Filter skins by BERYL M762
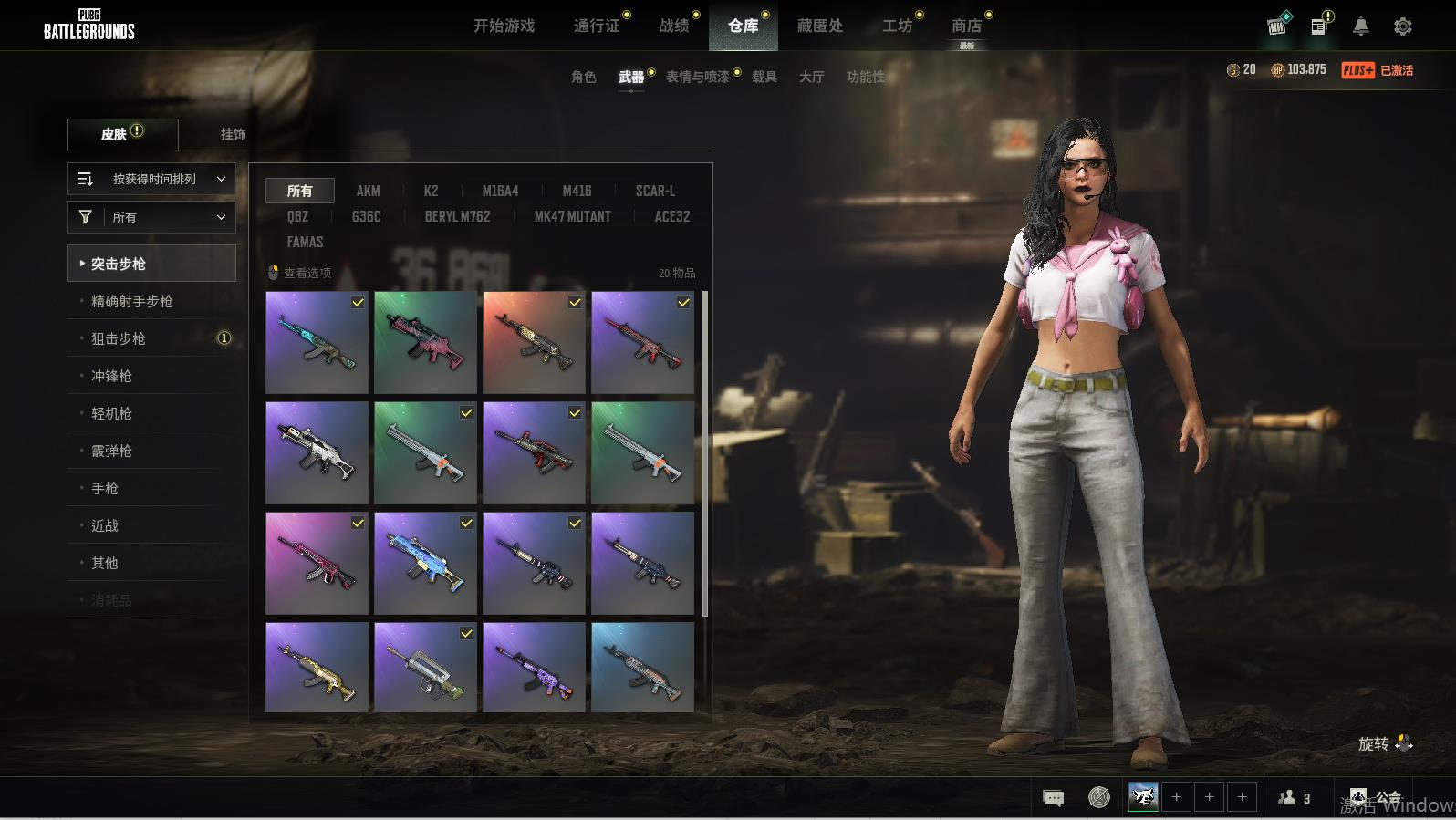Viewport: 1456px width, 820px height. coord(457,216)
